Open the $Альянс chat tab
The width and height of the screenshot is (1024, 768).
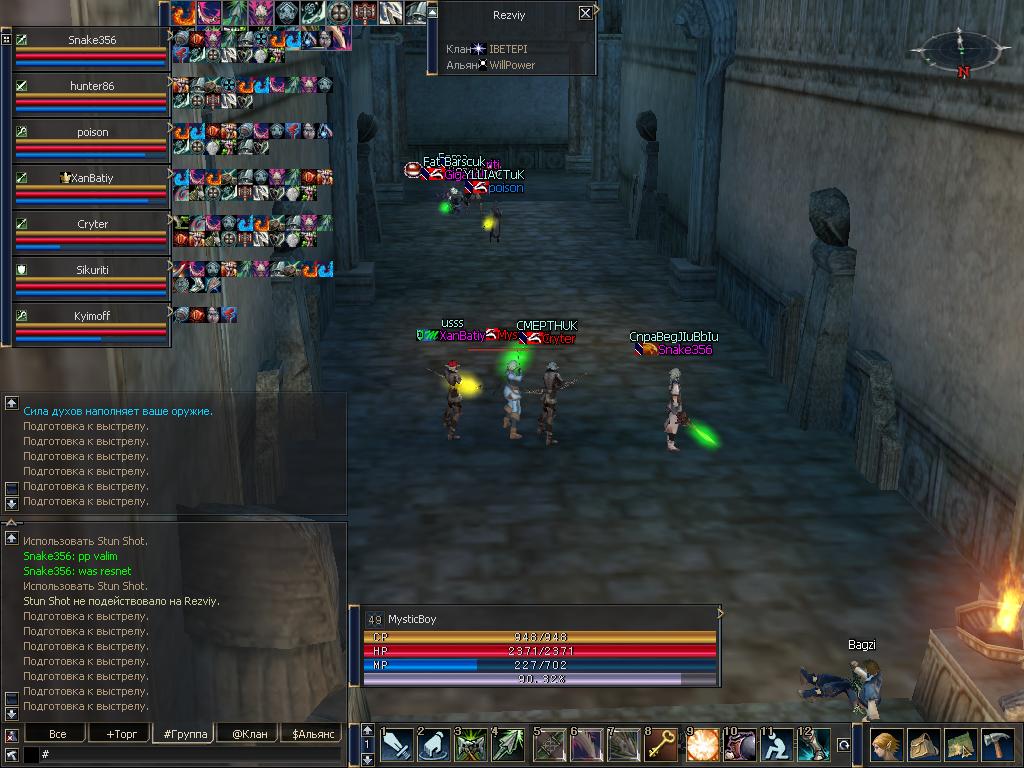click(311, 734)
